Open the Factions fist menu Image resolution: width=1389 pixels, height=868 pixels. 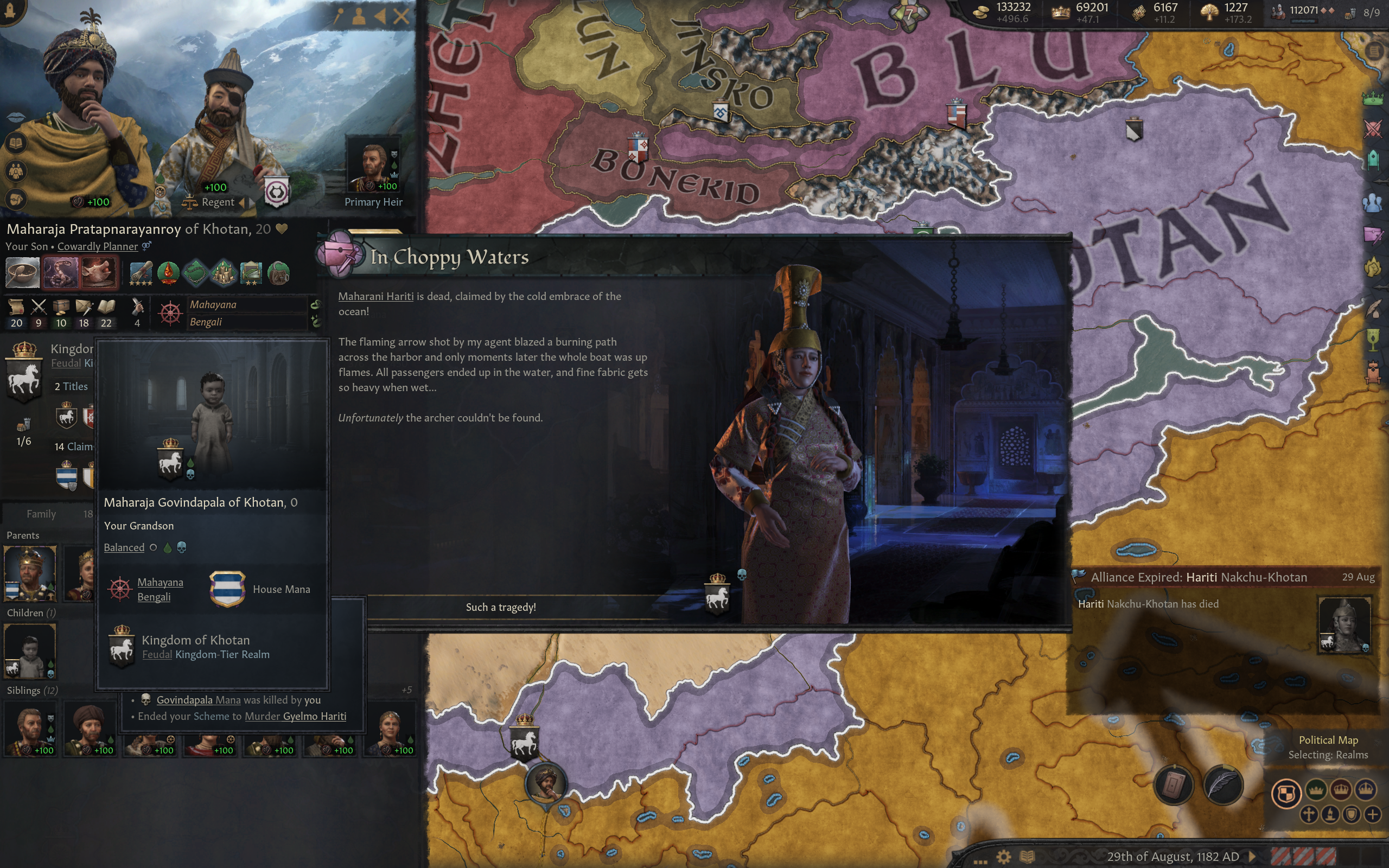point(1372,267)
